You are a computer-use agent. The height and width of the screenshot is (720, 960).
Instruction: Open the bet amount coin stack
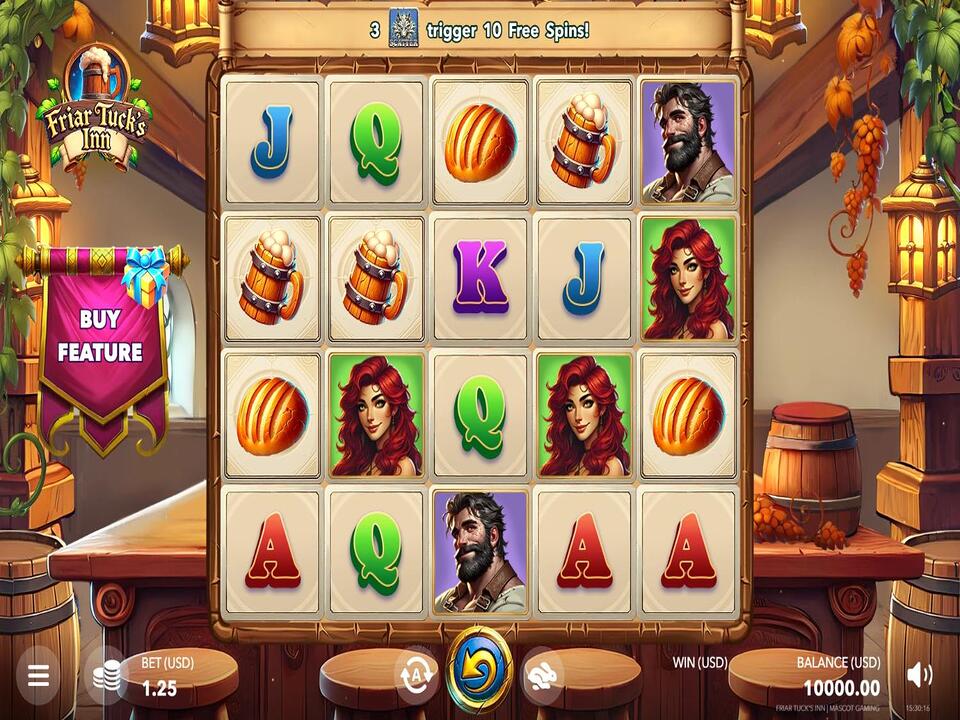(107, 675)
